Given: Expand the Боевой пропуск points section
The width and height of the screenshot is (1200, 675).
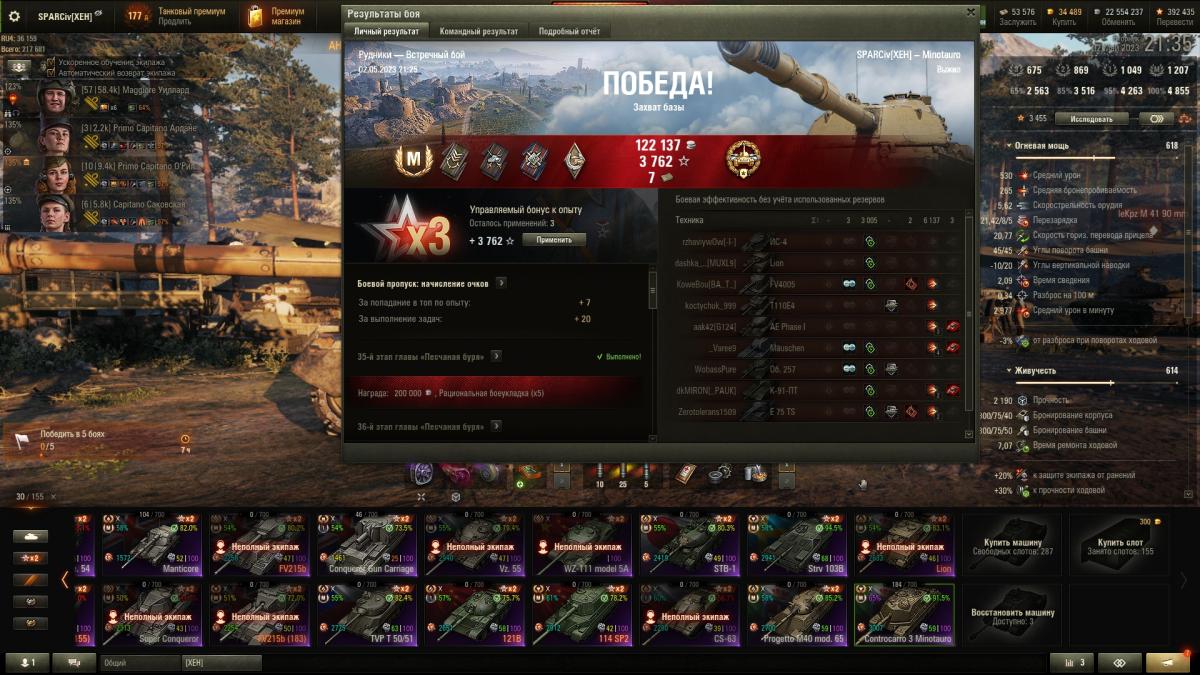Looking at the screenshot, I should pos(501,283).
